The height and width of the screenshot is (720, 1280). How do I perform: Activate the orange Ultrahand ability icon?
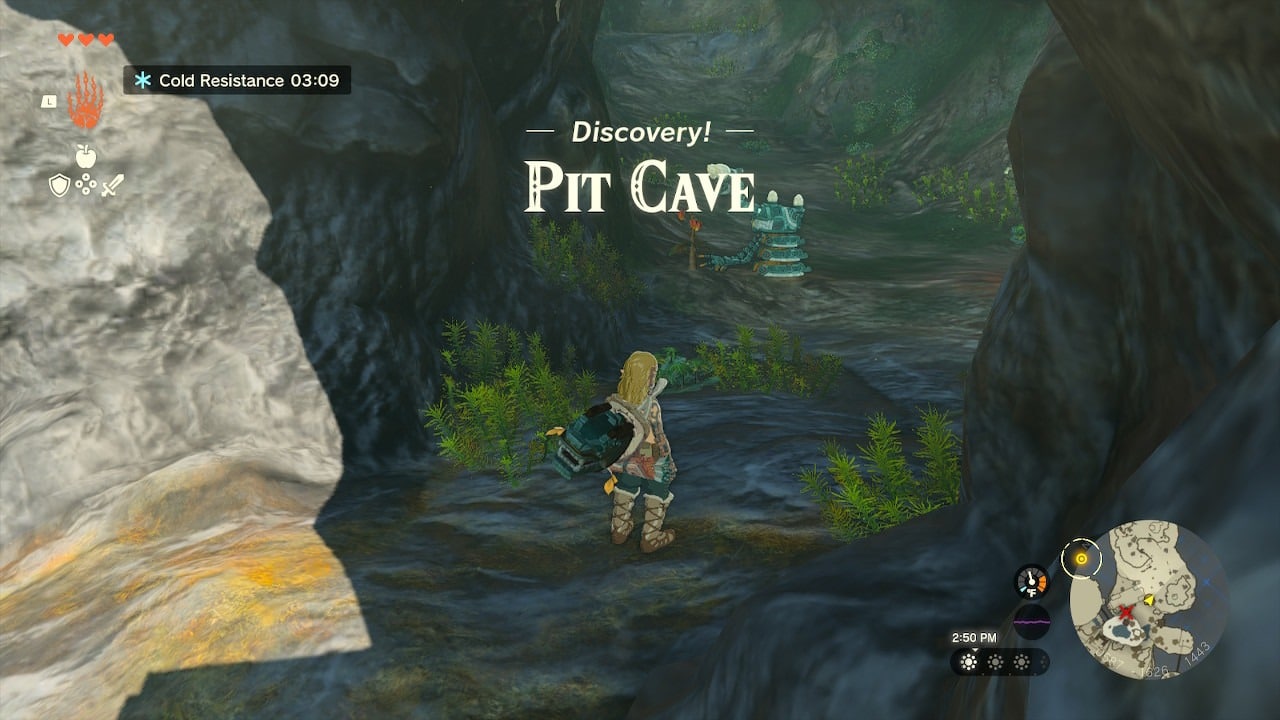[x=85, y=101]
